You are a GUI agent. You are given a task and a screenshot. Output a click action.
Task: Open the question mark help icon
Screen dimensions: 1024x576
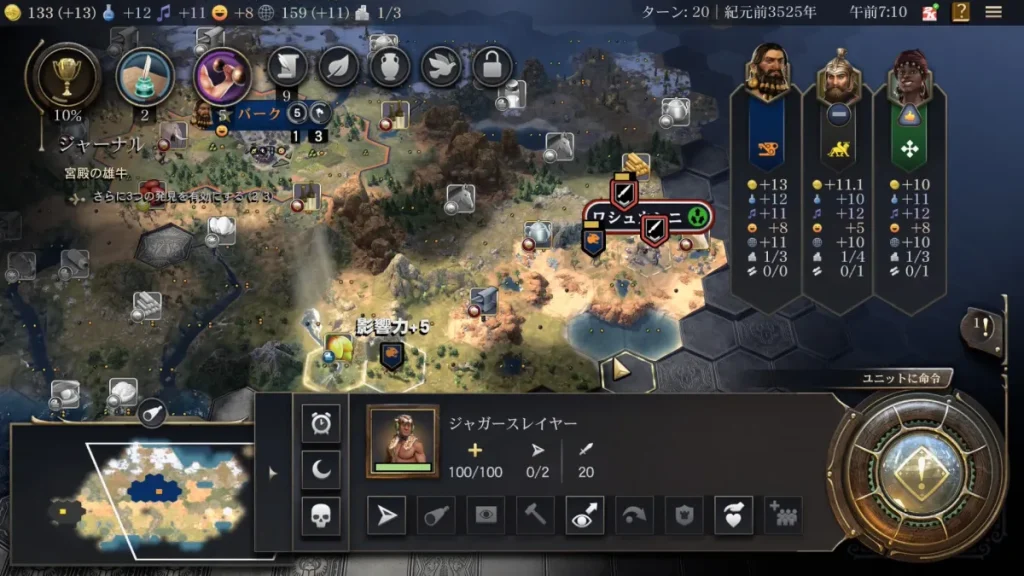(961, 12)
